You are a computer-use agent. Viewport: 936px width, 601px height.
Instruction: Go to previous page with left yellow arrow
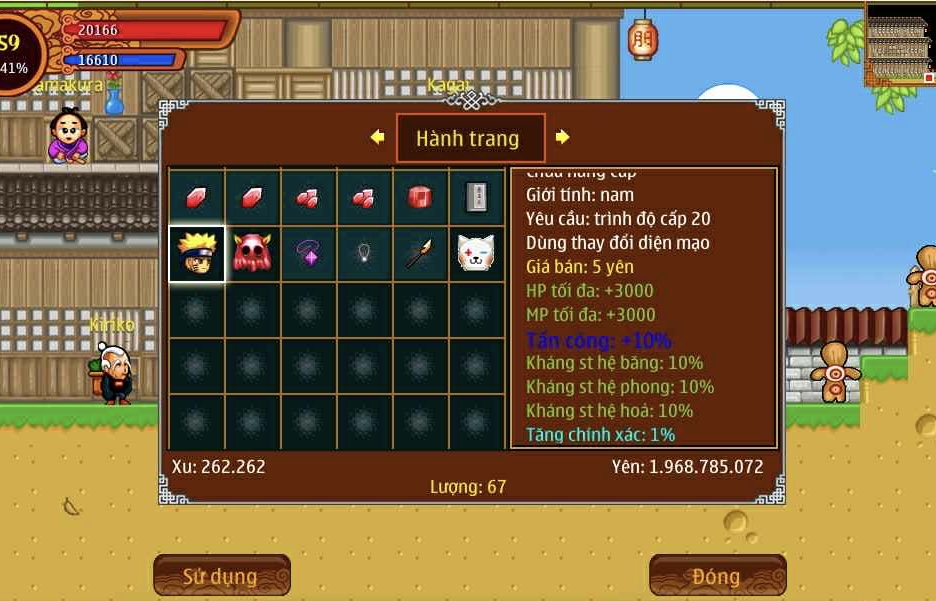pyautogui.click(x=377, y=137)
